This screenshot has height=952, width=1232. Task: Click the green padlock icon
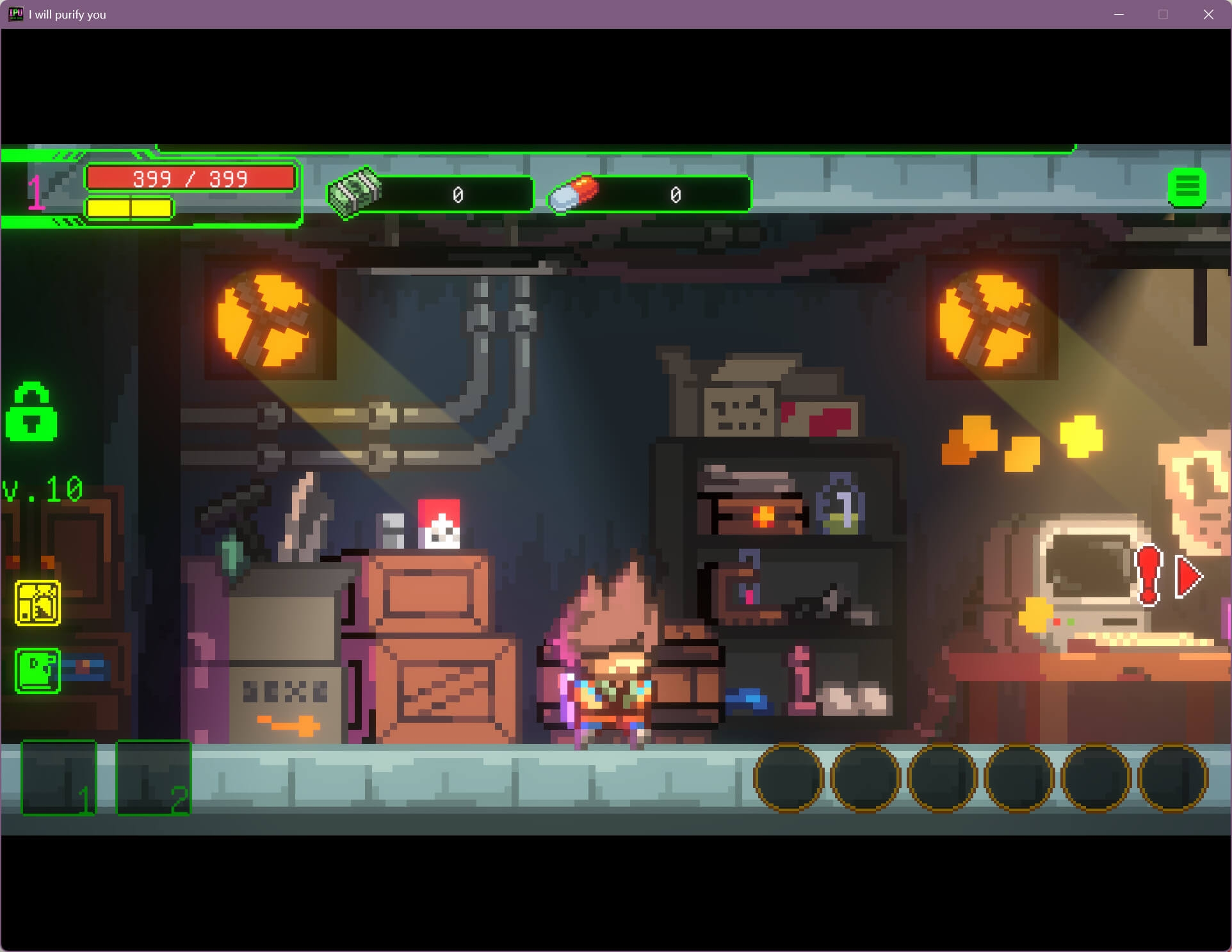(x=31, y=413)
